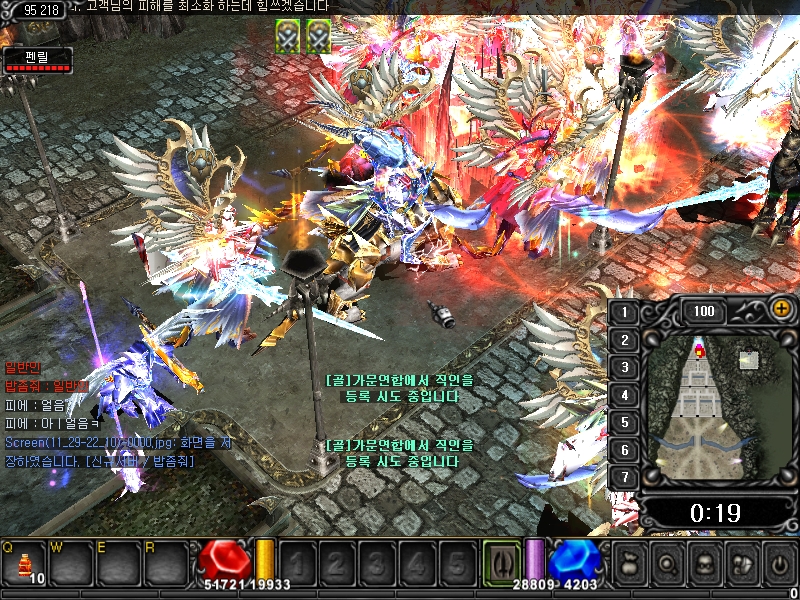This screenshot has height=600, width=800.
Task: Select minimap side button 4
Action: pos(625,395)
